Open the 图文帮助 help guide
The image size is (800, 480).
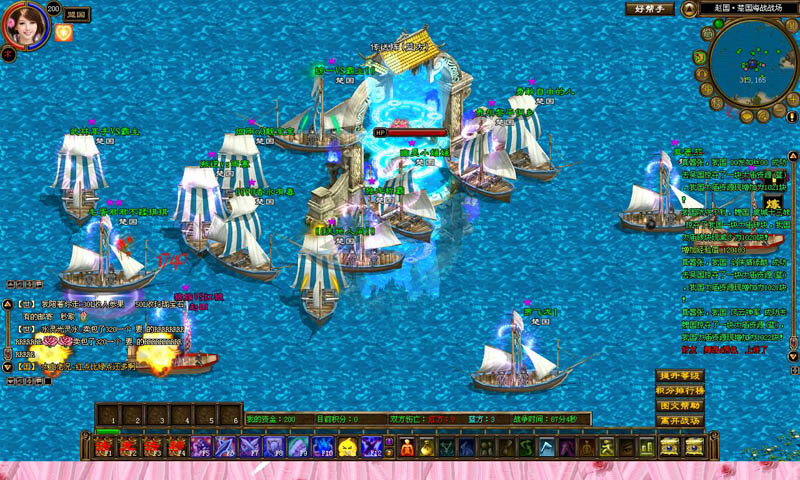(x=680, y=406)
